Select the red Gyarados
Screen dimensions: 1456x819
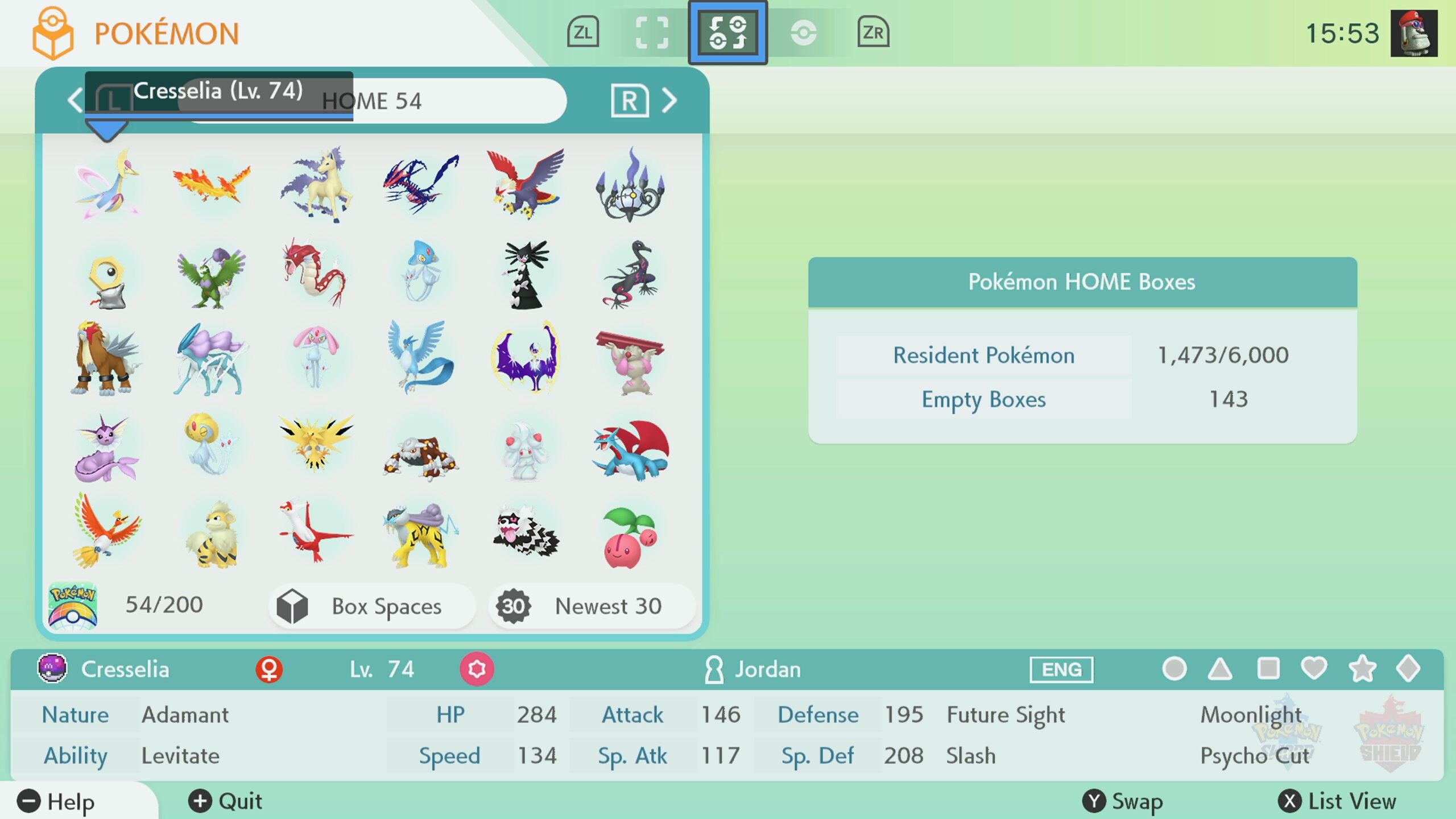[316, 273]
